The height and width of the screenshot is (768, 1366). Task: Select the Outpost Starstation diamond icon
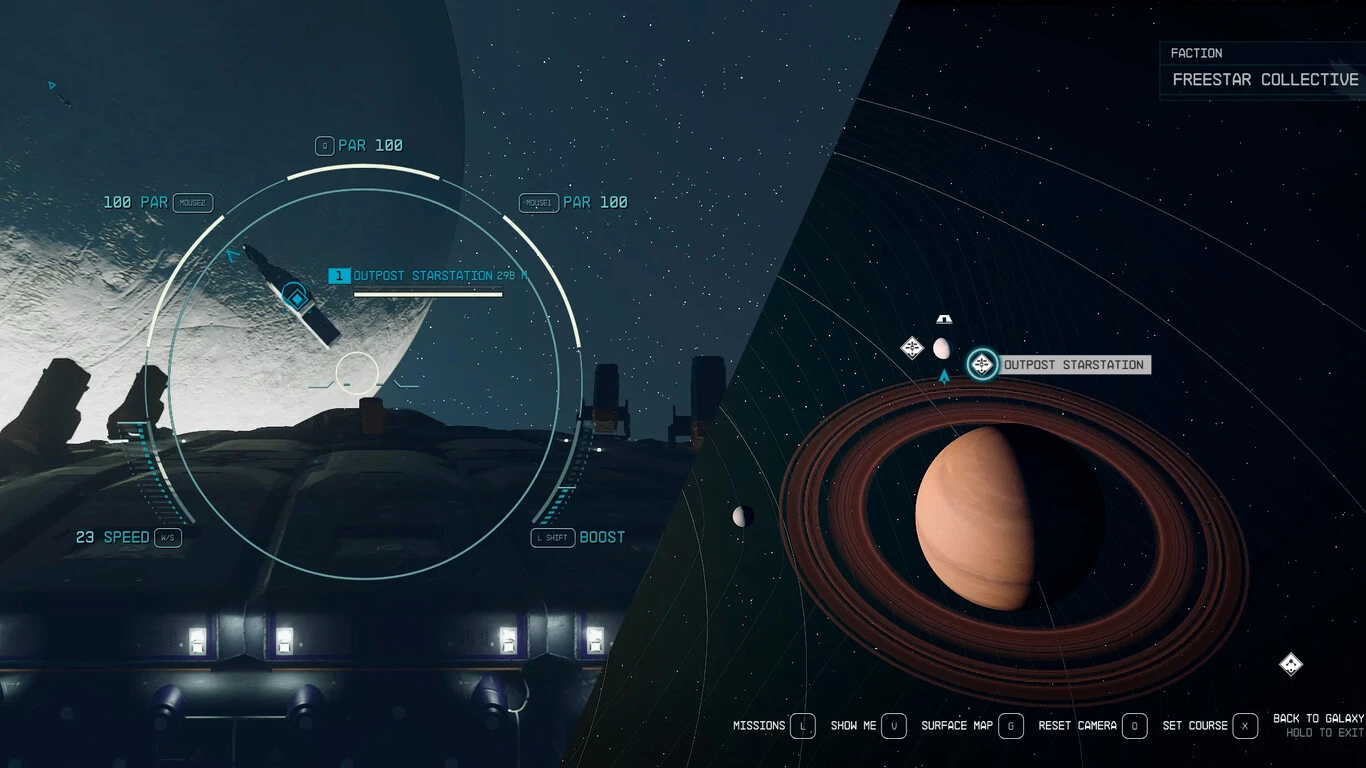tap(981, 365)
